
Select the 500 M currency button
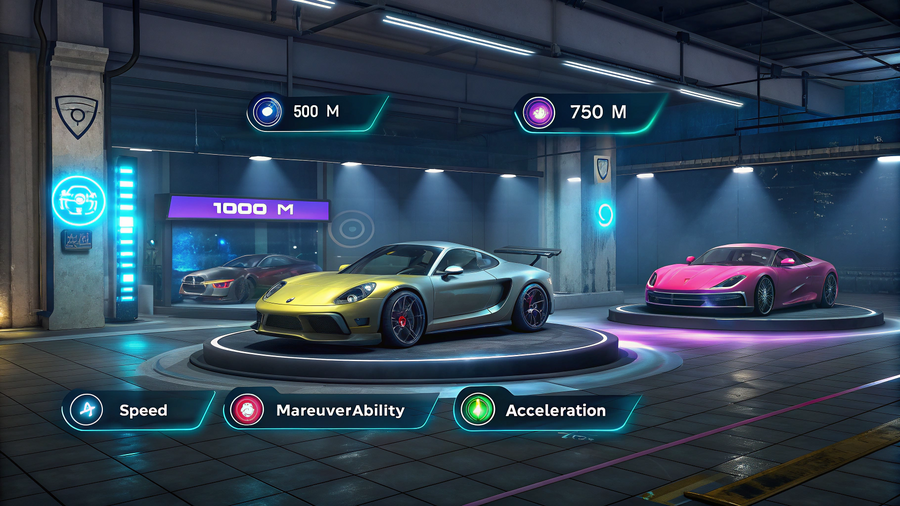pyautogui.click(x=317, y=112)
